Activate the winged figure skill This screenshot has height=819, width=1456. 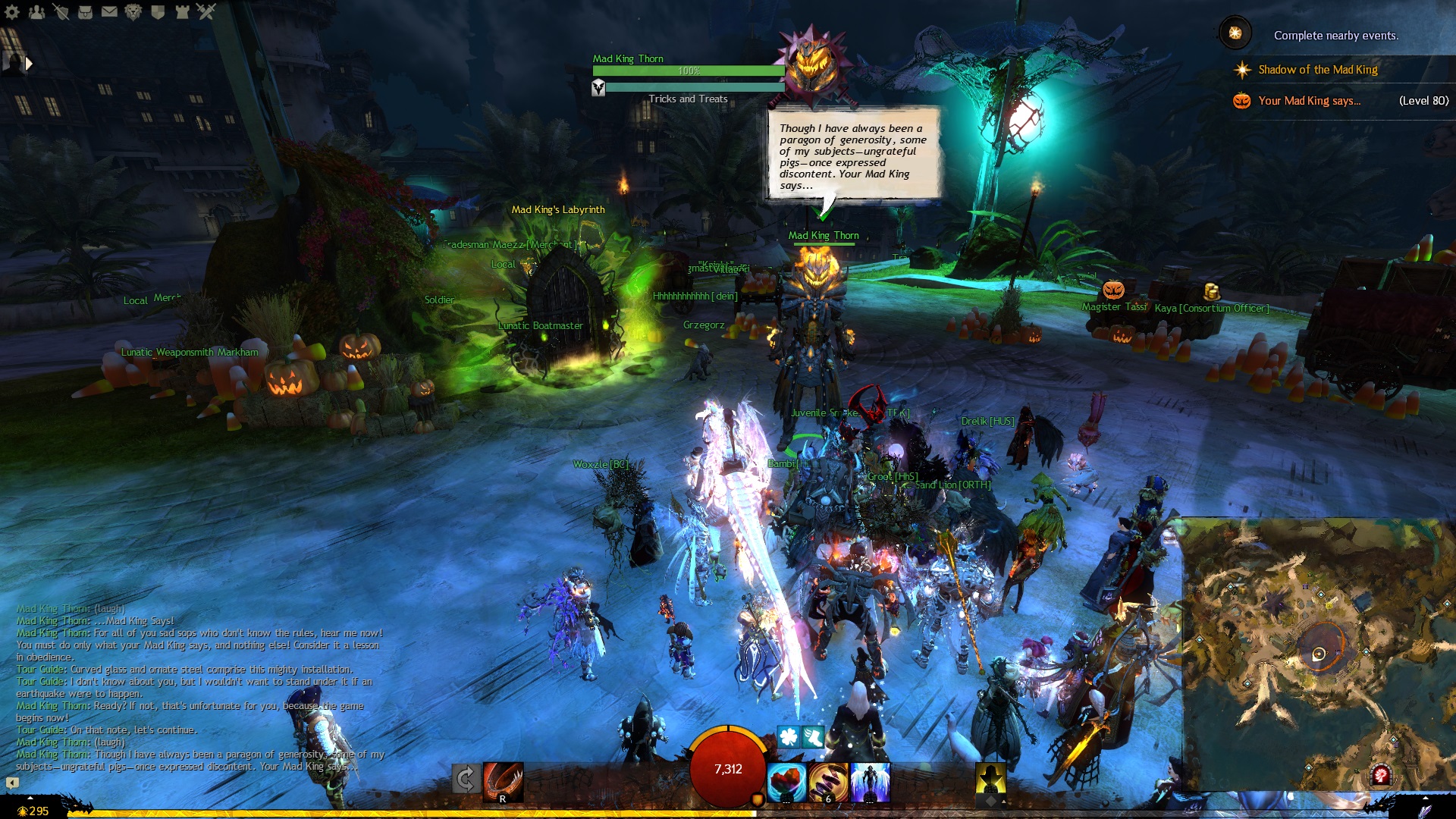pos(869,783)
